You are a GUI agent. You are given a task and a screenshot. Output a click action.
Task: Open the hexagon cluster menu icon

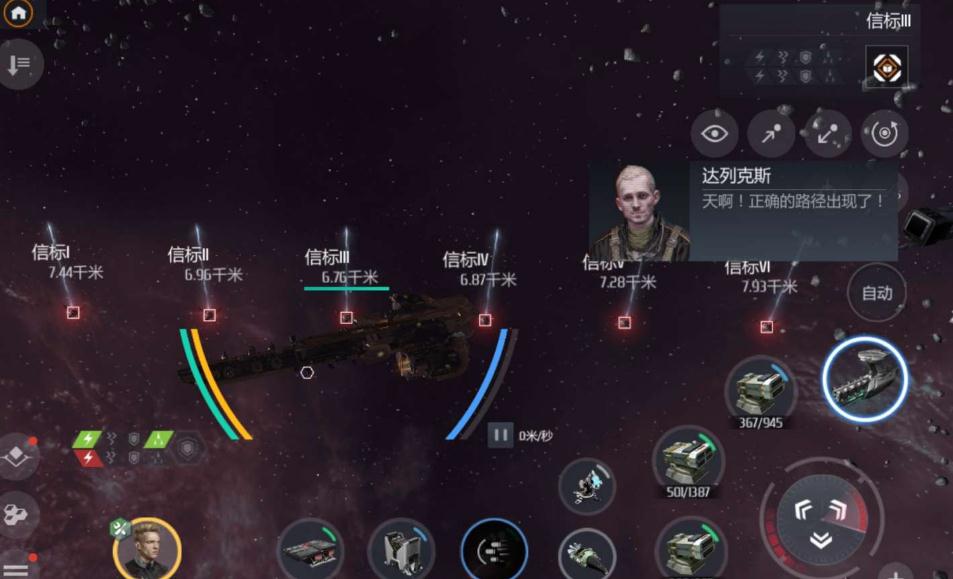coord(18,514)
